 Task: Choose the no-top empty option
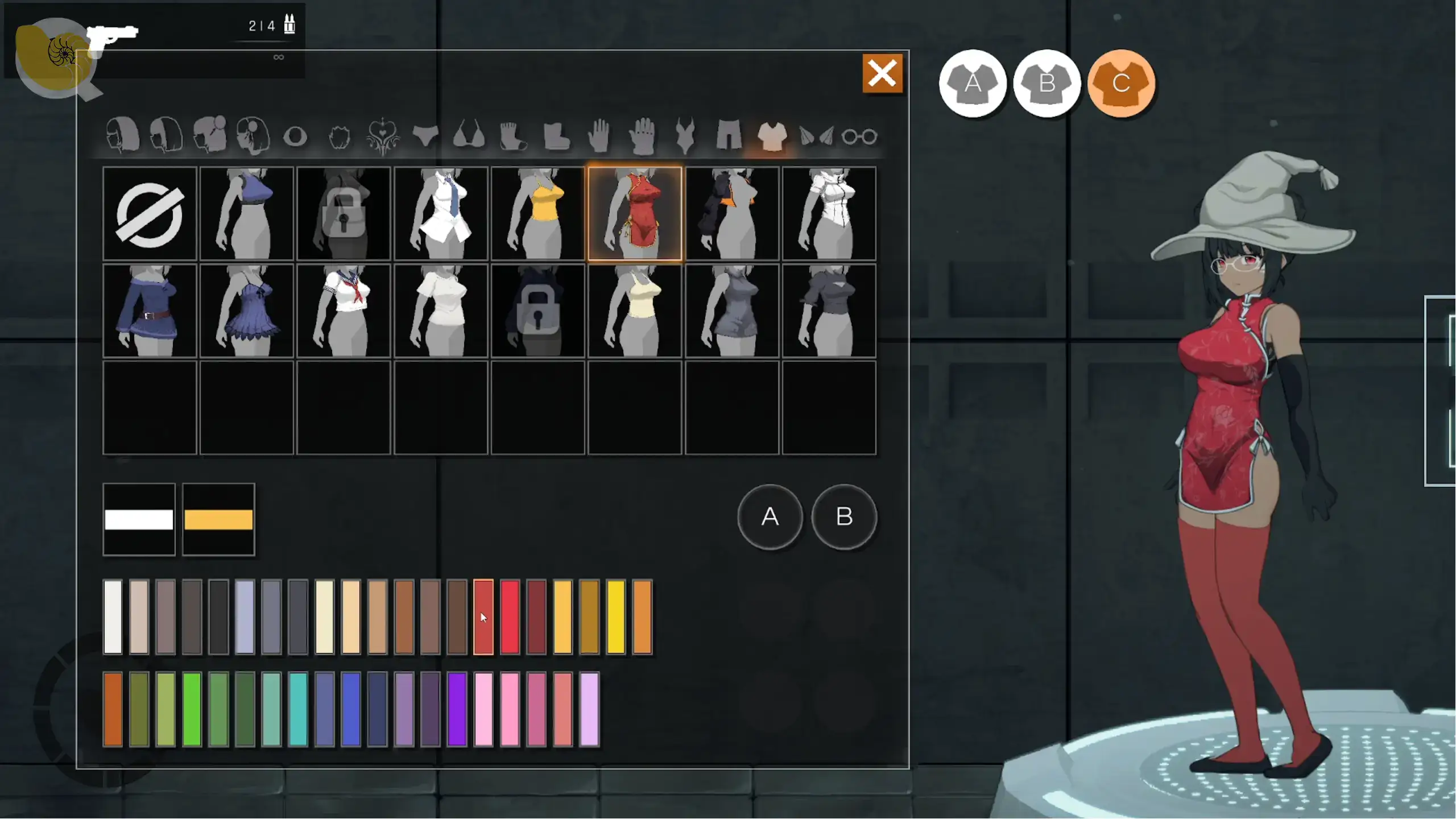pos(150,214)
